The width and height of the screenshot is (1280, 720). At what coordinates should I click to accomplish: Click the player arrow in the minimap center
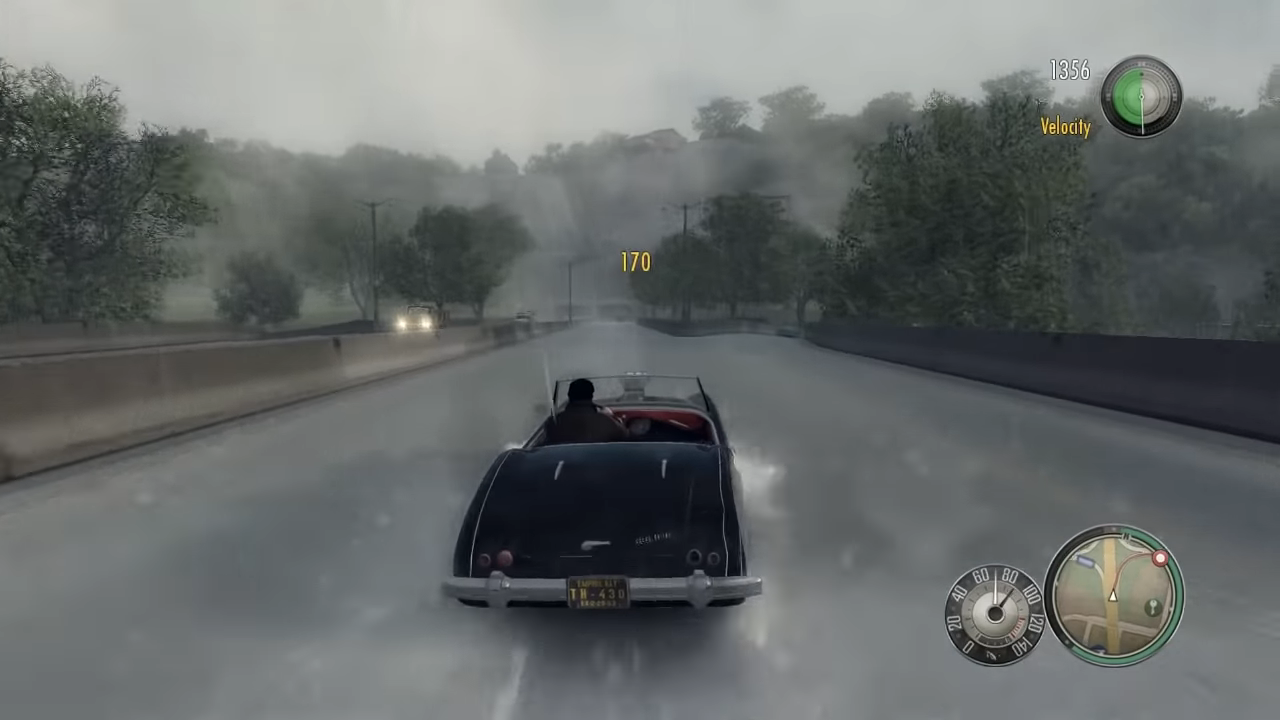pos(1113,595)
